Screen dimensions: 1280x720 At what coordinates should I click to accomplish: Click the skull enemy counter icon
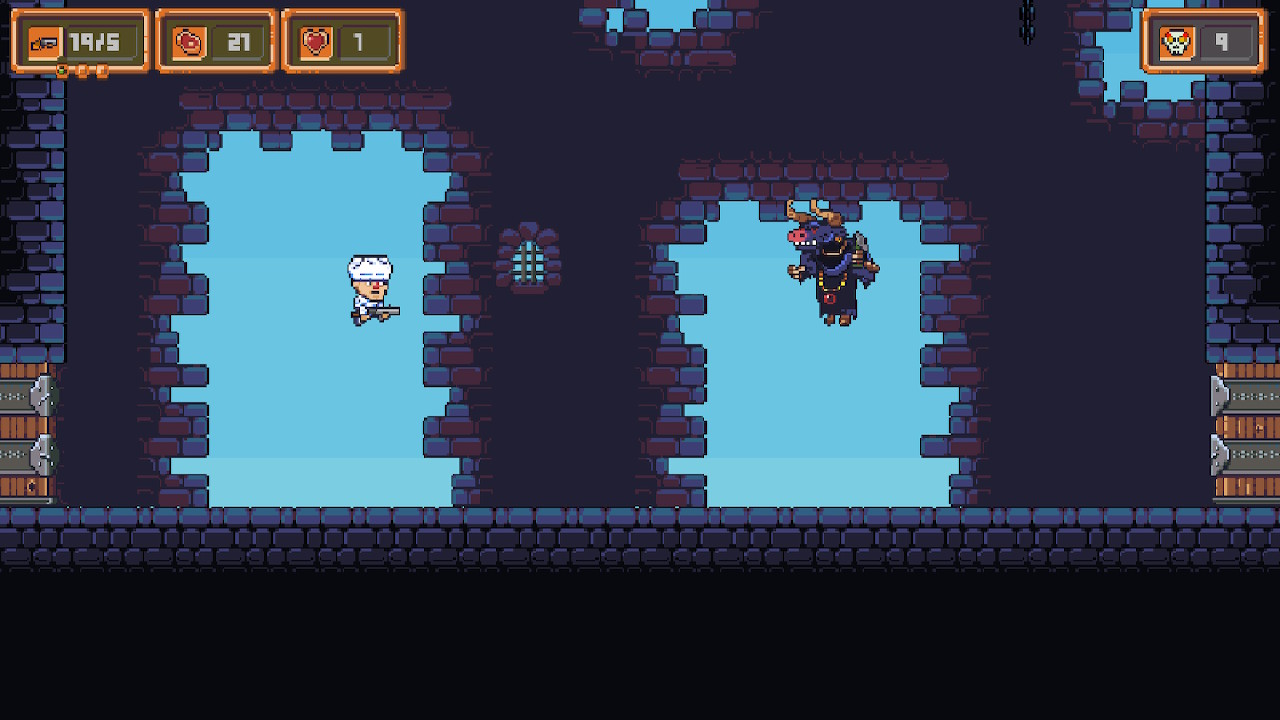click(1178, 41)
